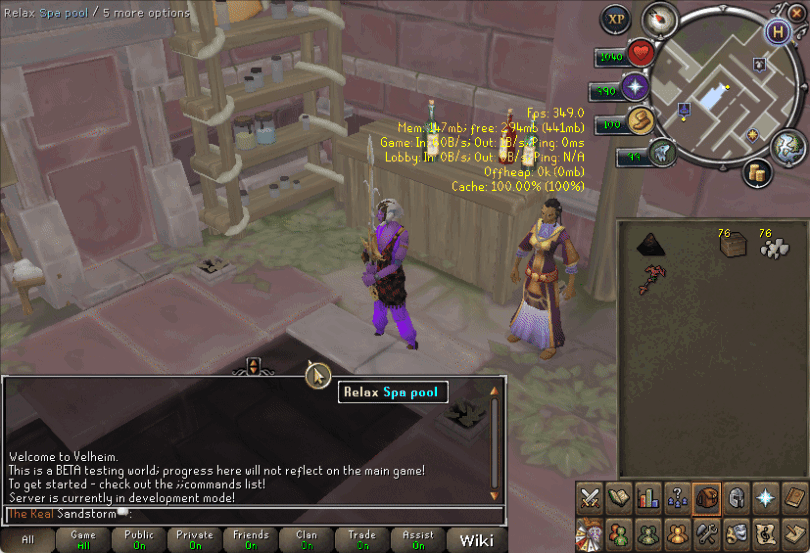The width and height of the screenshot is (810, 553).
Task: Select the wooden crate in inventory
Action: tap(733, 244)
